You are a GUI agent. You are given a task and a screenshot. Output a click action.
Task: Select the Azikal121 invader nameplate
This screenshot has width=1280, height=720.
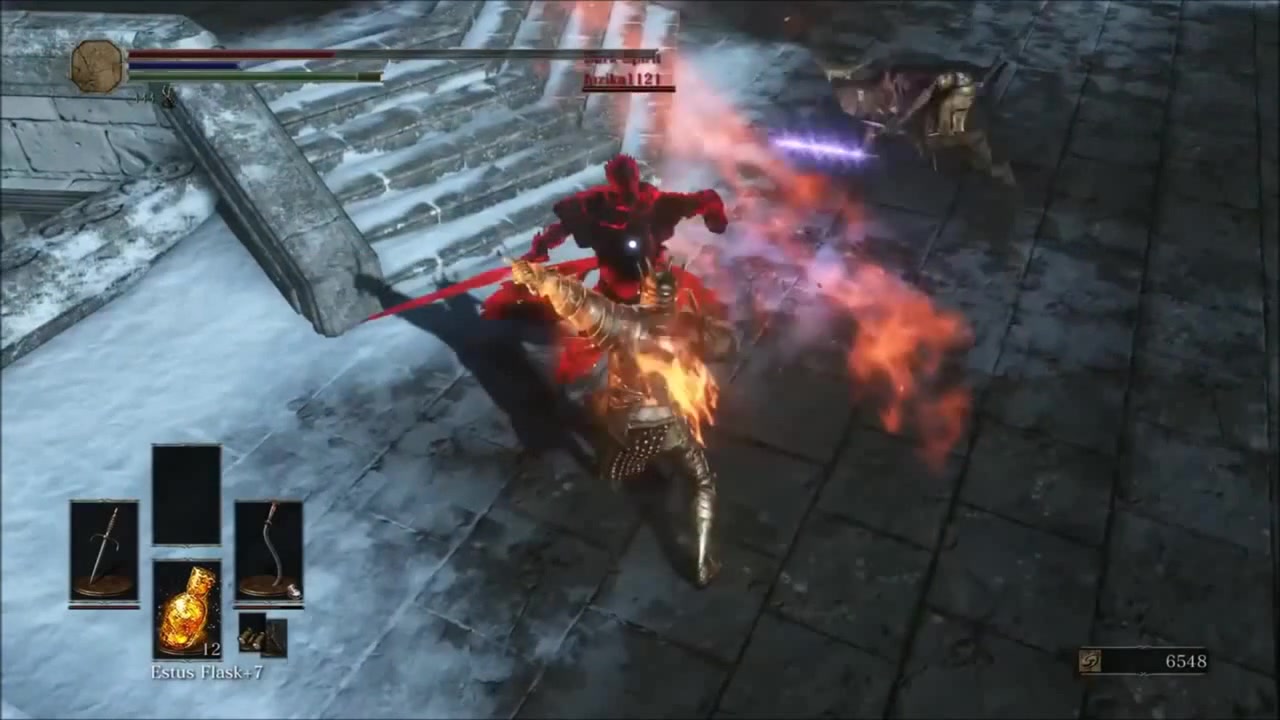point(625,80)
